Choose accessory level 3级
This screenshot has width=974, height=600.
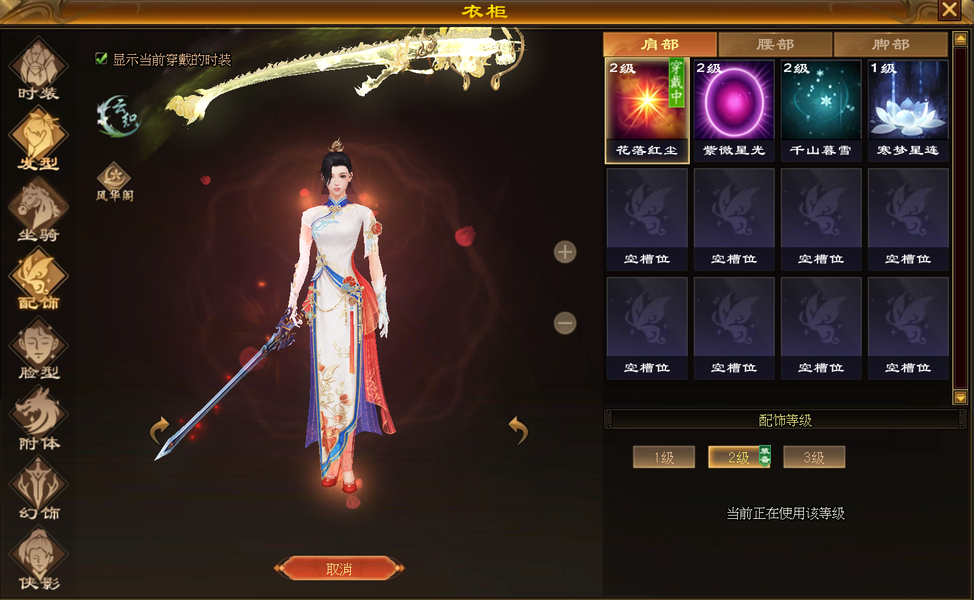point(814,458)
